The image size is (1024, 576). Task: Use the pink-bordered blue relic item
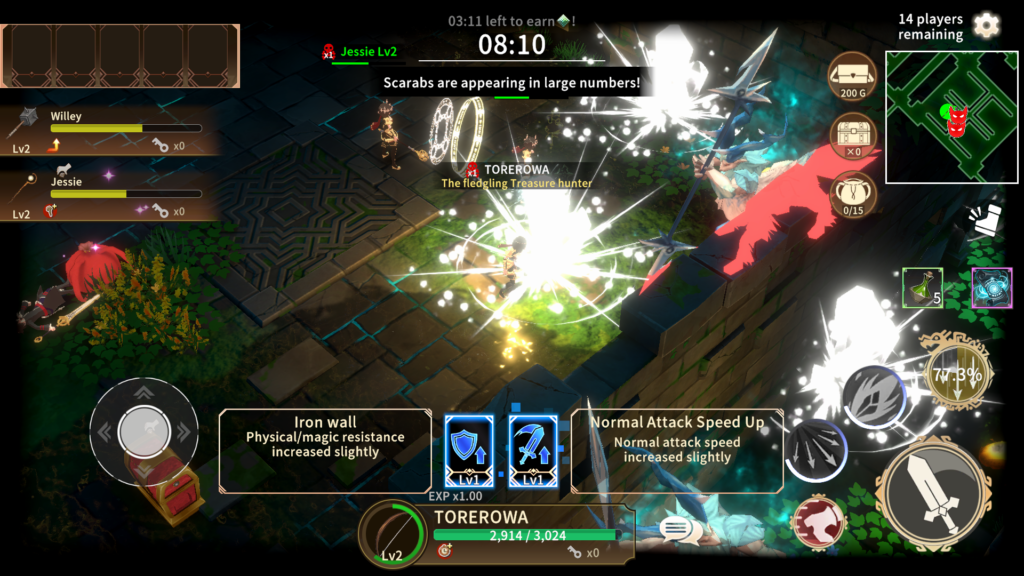(x=991, y=287)
